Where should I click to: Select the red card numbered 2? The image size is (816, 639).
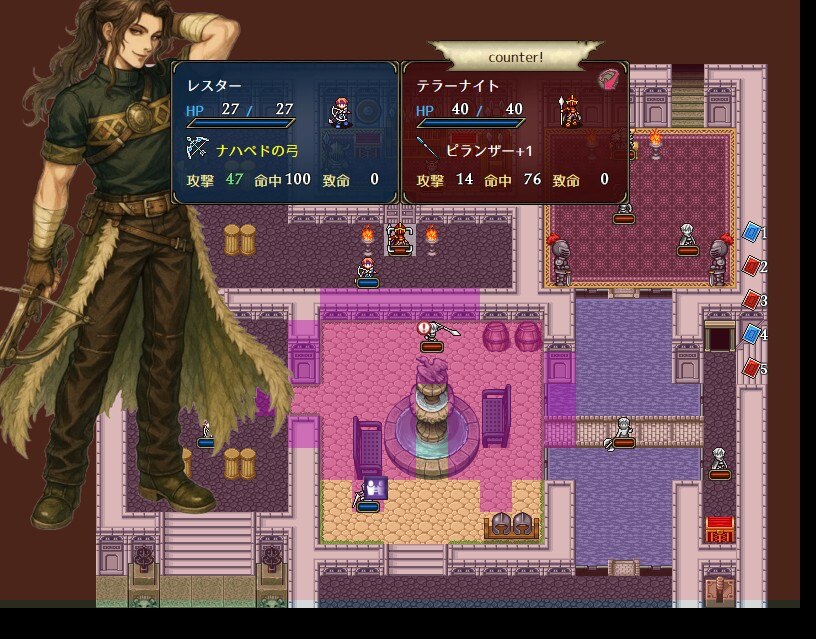752,266
